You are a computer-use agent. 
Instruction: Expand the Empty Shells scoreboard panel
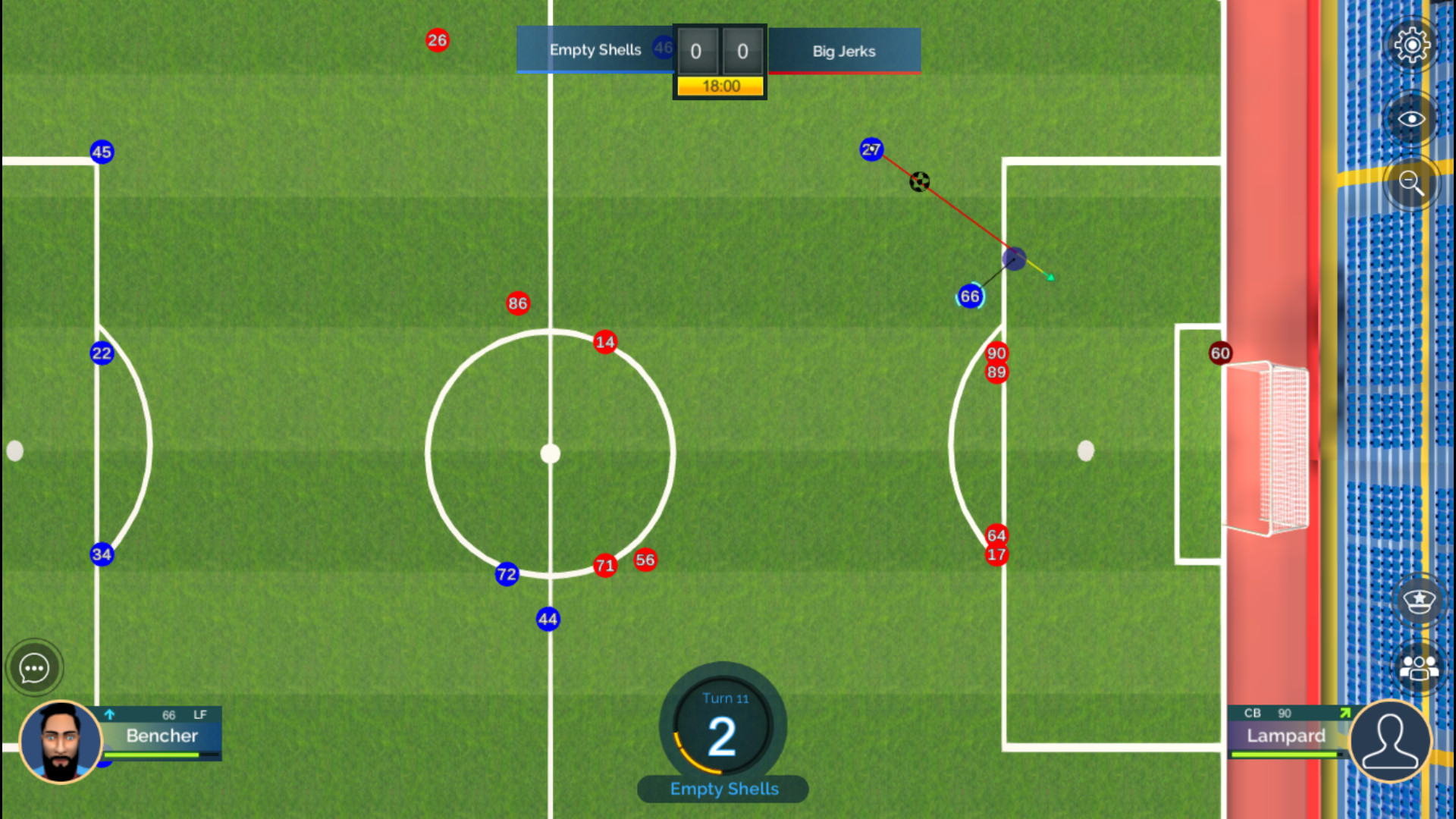point(595,49)
